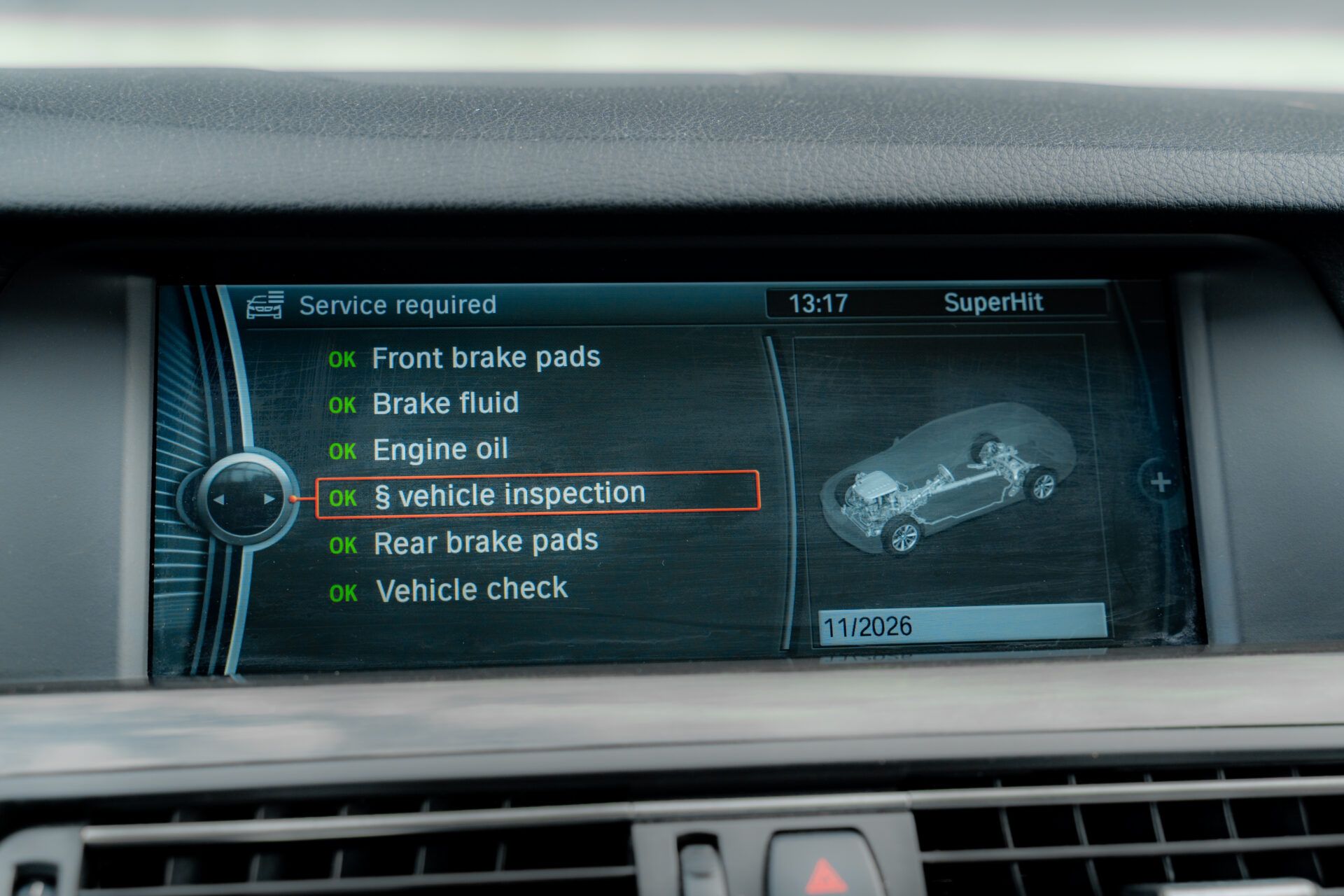The height and width of the screenshot is (896, 1344).
Task: Choose the Brake fluid service item
Action: [x=445, y=404]
